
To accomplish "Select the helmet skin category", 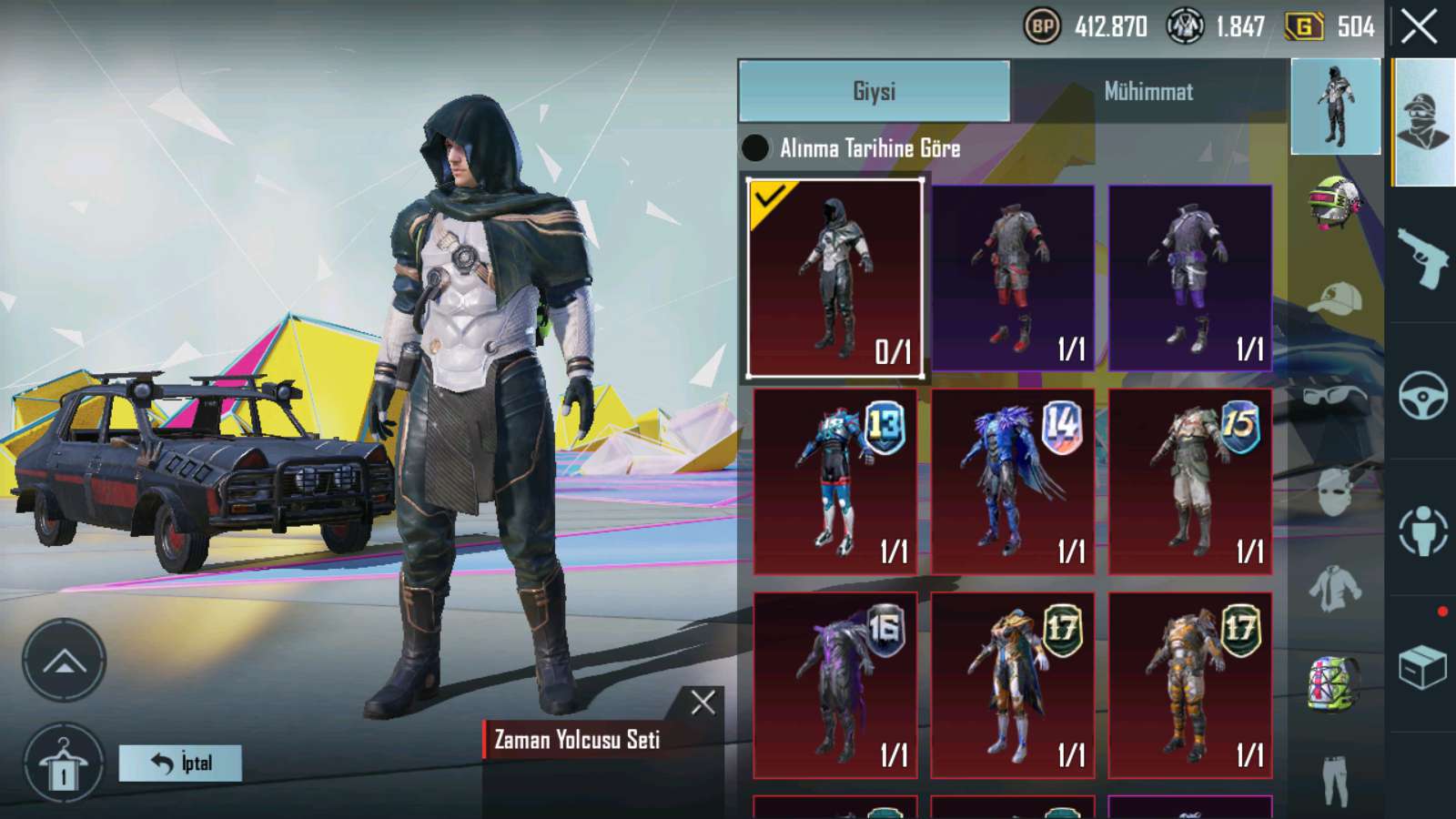I will pos(1334,202).
